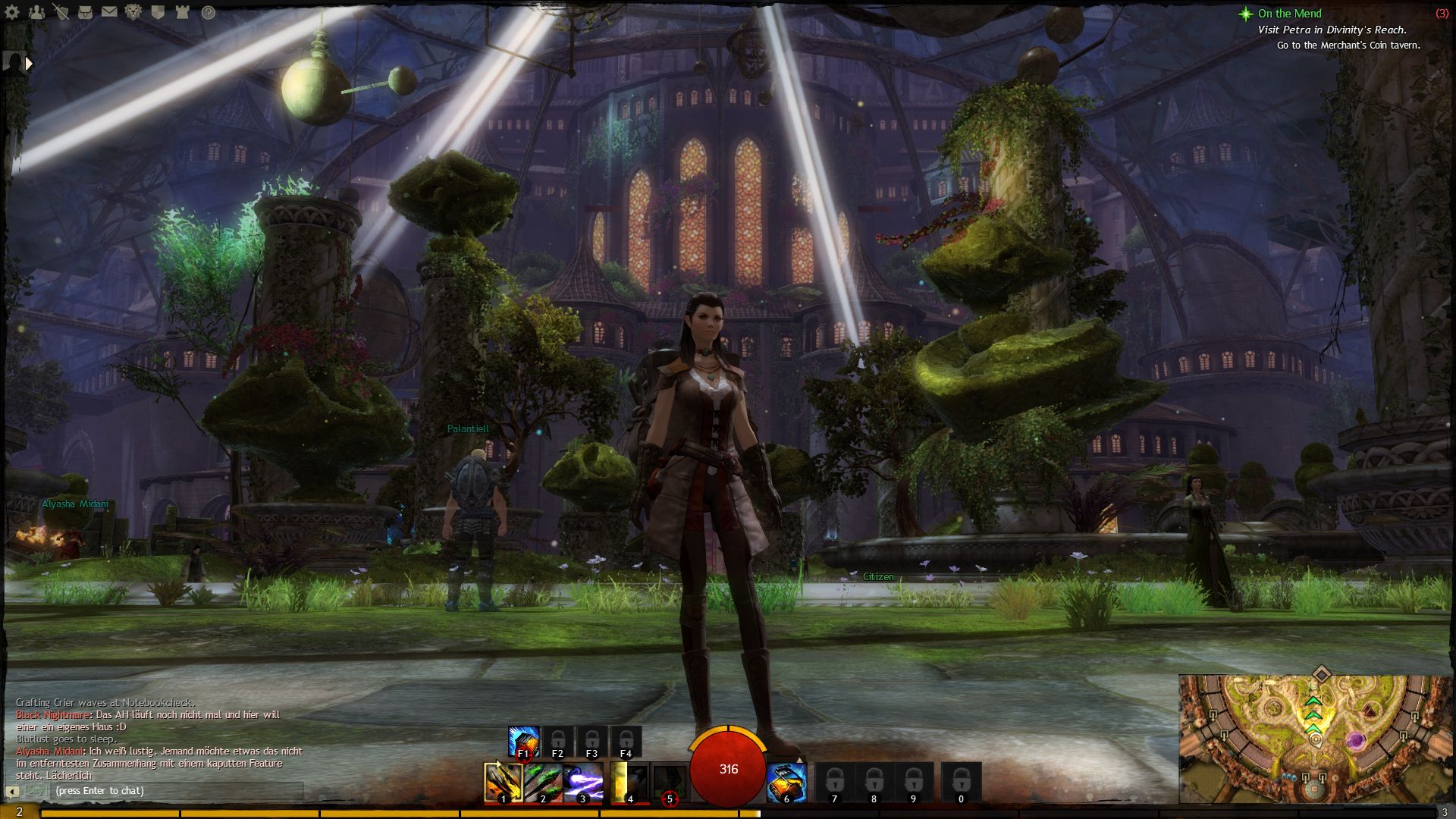Open the Black Lion trading post
Image resolution: width=1456 pixels, height=819 pixels.
click(134, 12)
